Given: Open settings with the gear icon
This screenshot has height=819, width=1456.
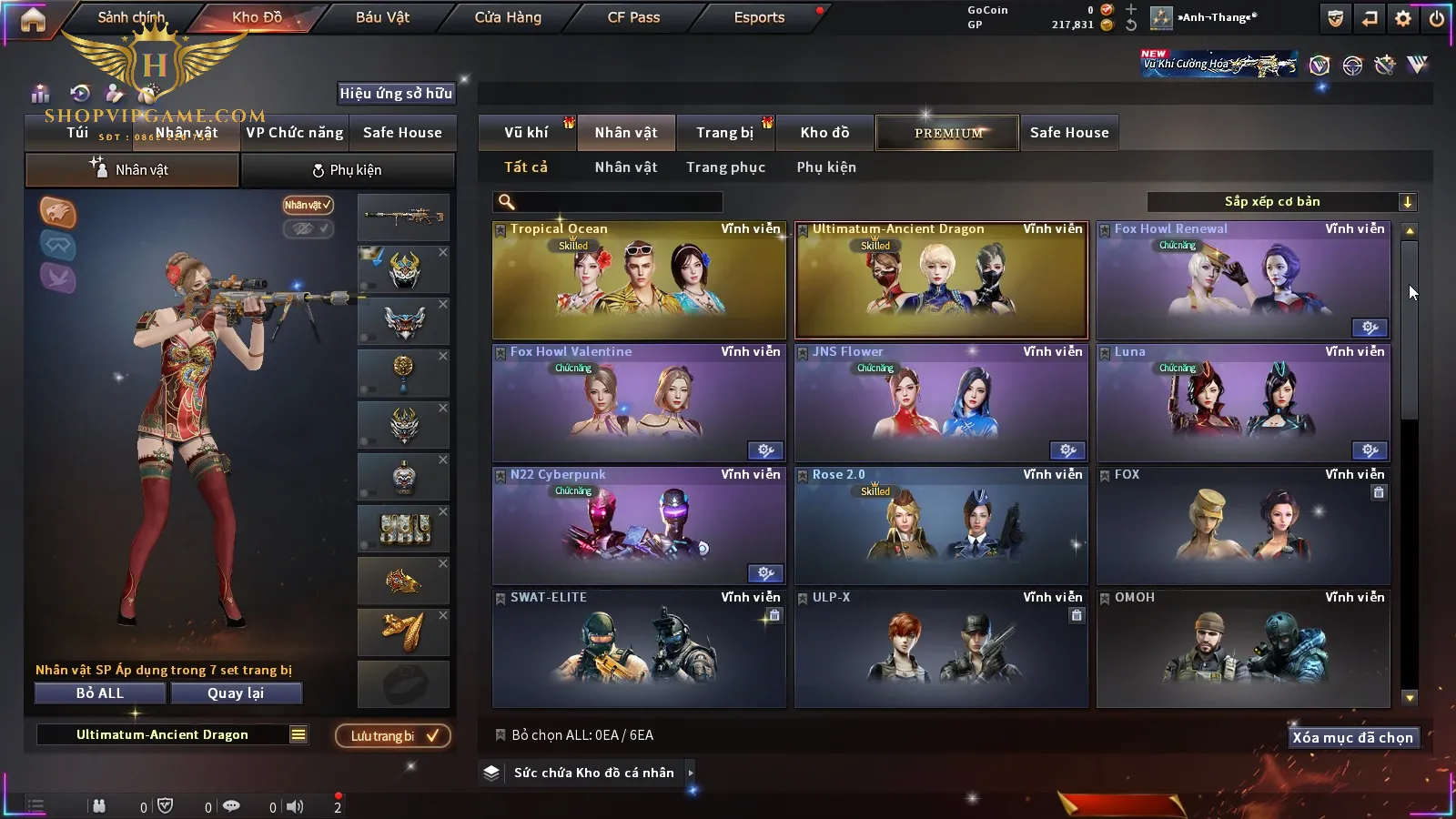Looking at the screenshot, I should pos(1403,18).
